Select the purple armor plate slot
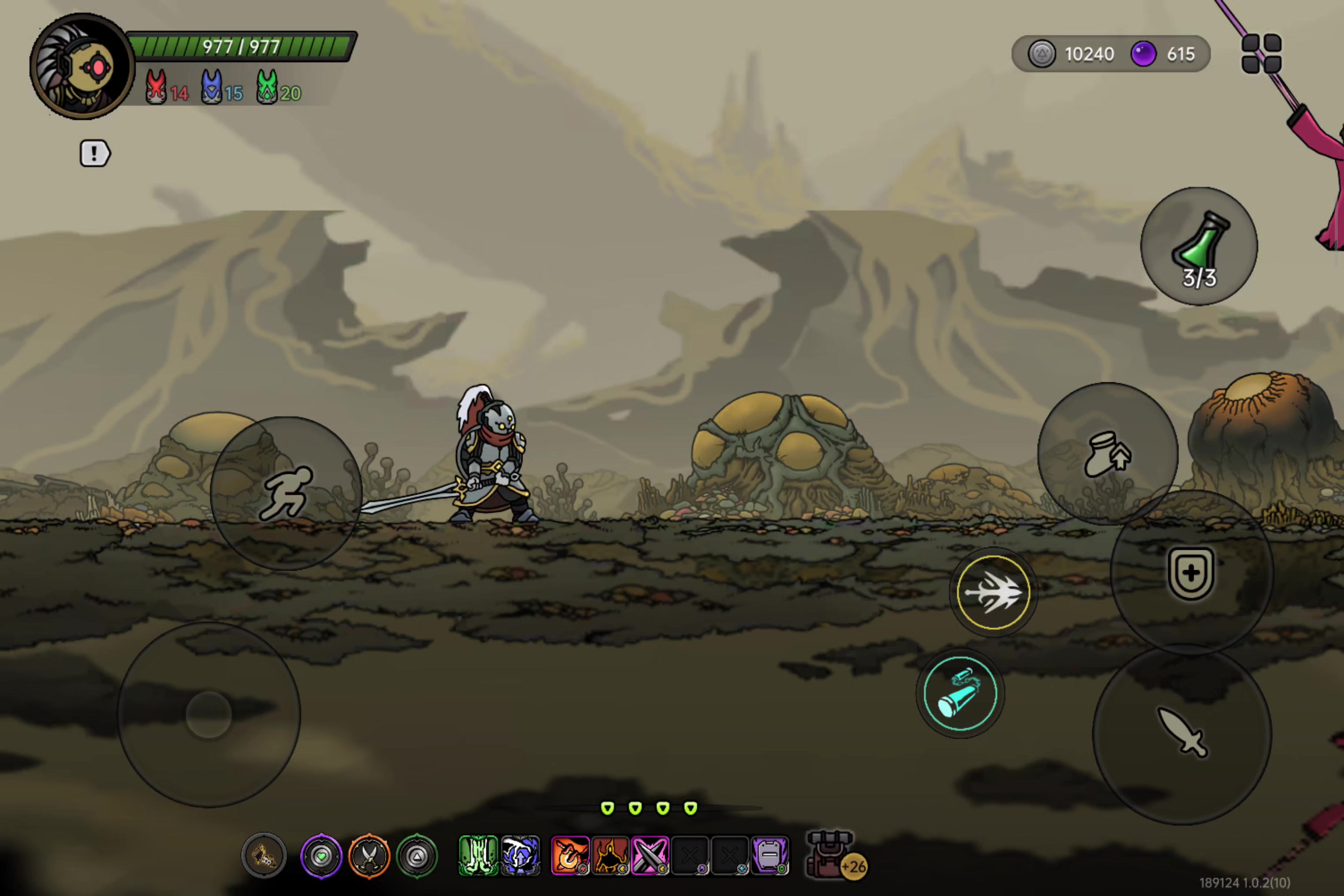This screenshot has height=896, width=1344. (770, 855)
